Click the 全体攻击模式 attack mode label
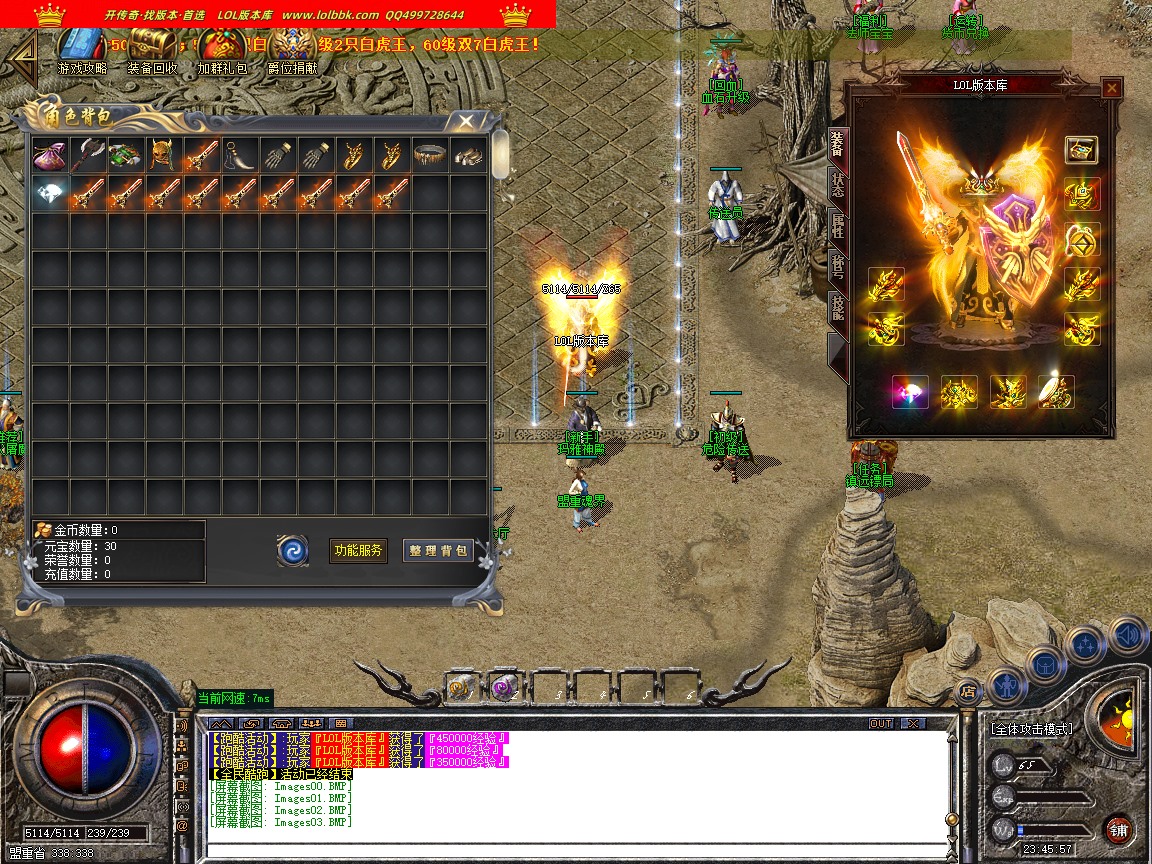This screenshot has width=1152, height=864. coord(1031,729)
